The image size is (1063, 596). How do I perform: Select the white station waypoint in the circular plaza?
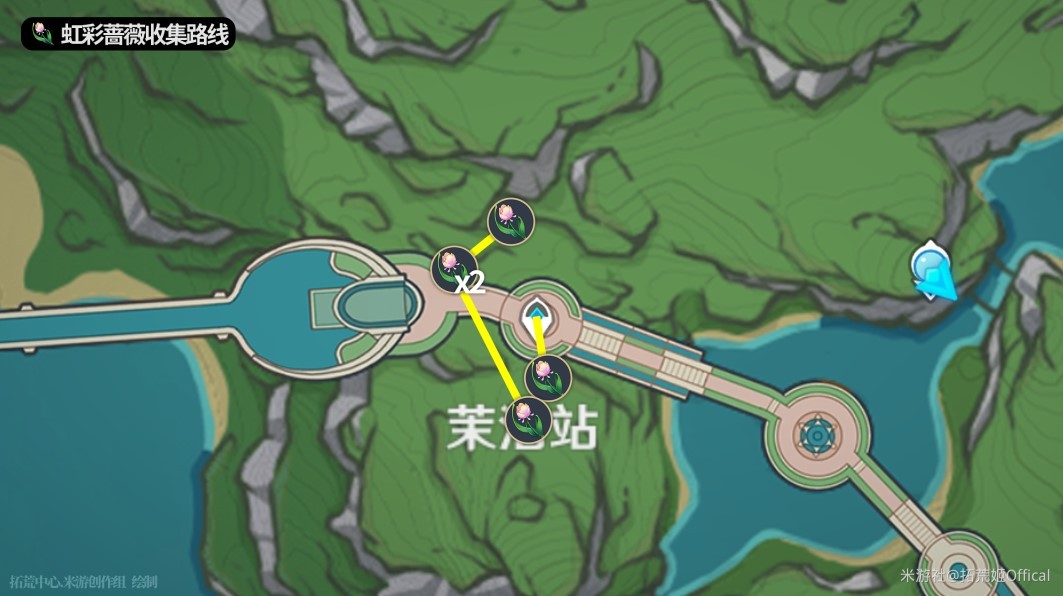tap(539, 316)
